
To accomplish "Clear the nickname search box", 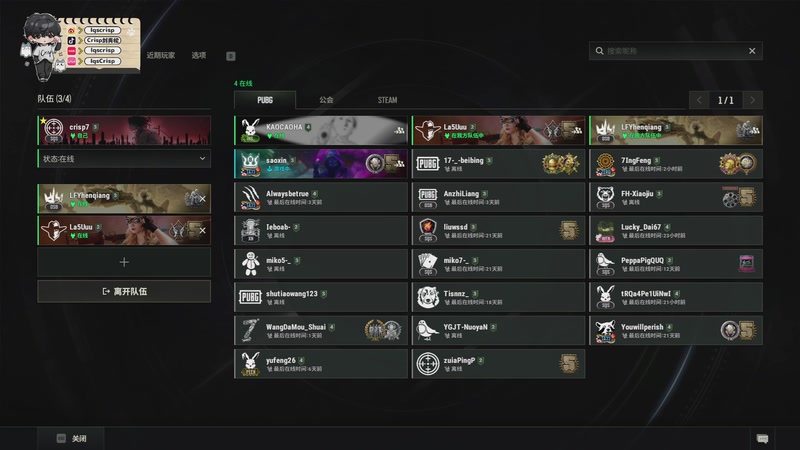I will [x=752, y=51].
